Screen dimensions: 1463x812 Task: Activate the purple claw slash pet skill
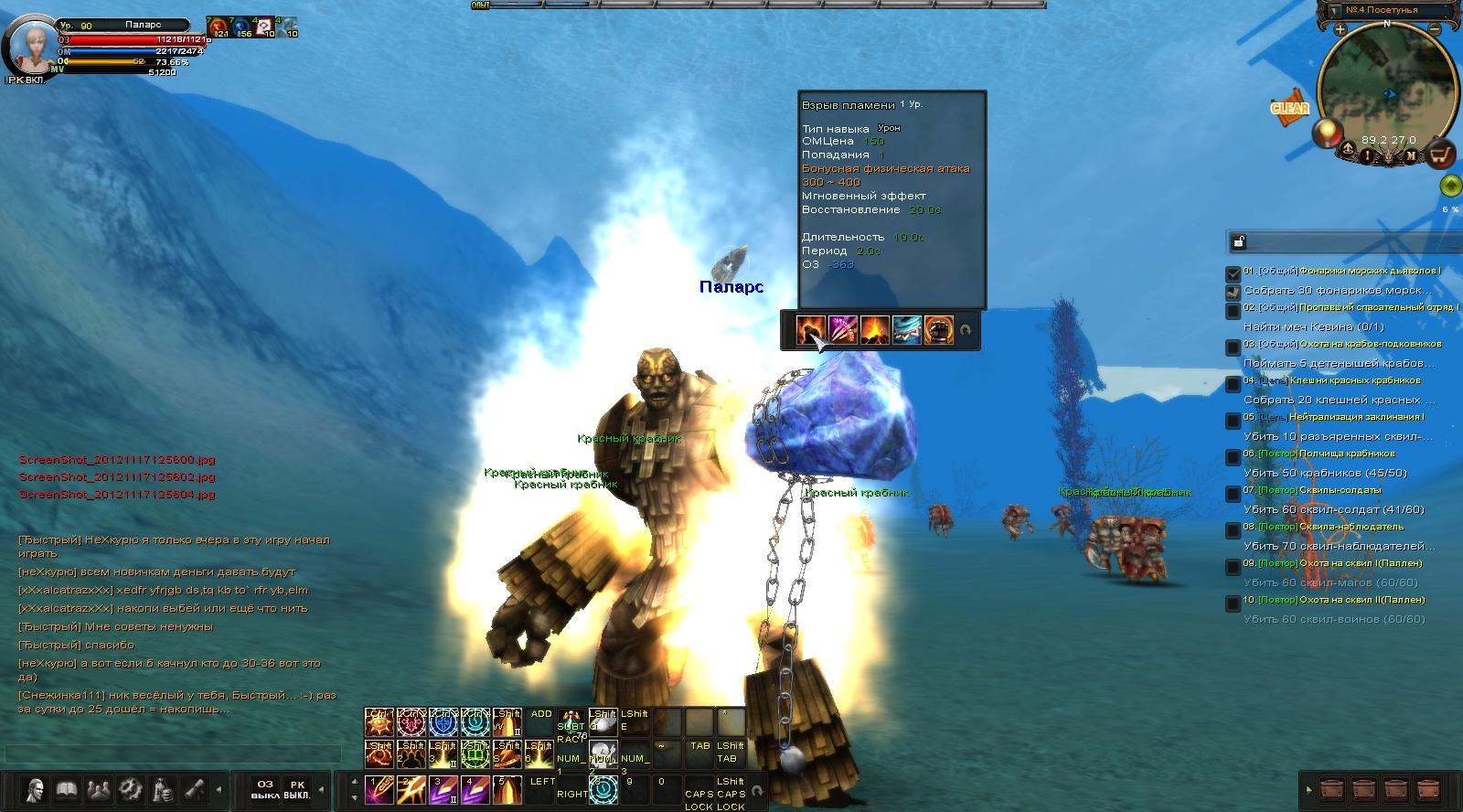842,329
